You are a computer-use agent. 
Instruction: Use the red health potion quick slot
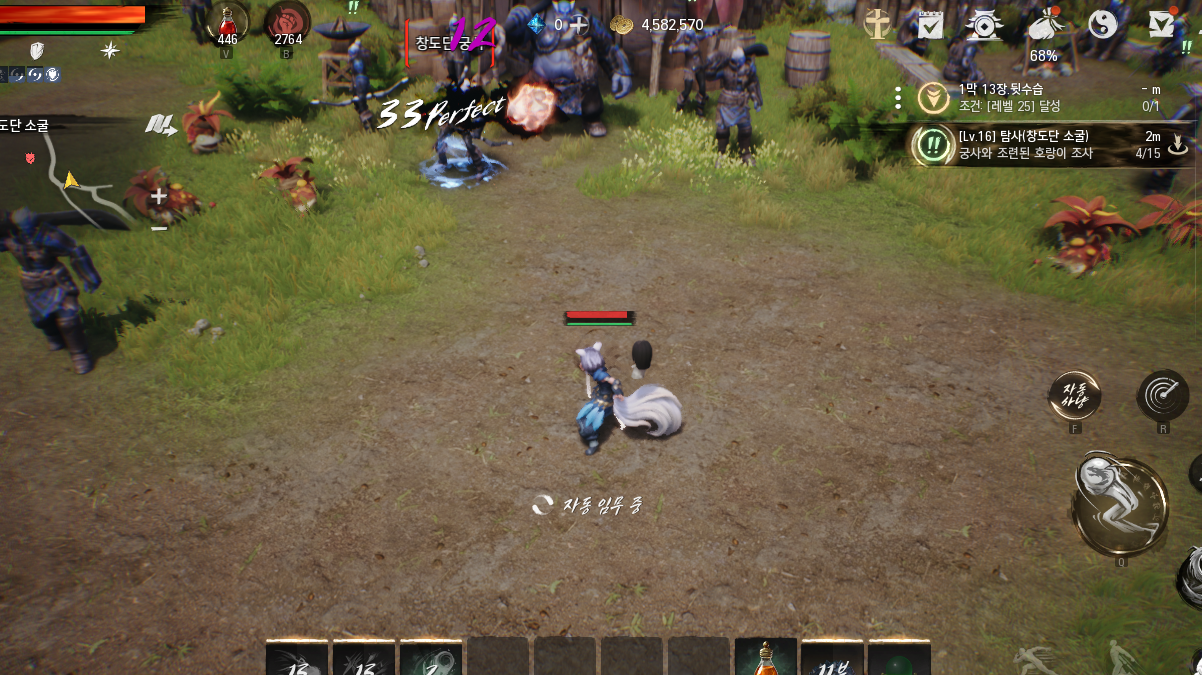228,23
